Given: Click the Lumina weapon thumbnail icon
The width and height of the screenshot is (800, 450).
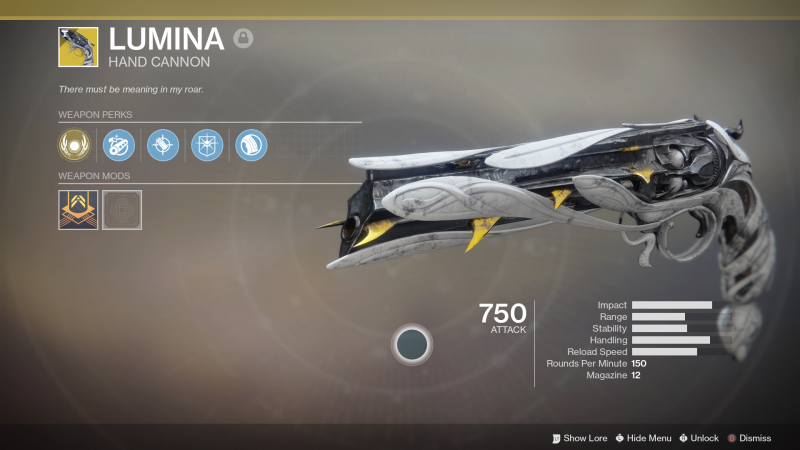Looking at the screenshot, I should click(x=78, y=47).
